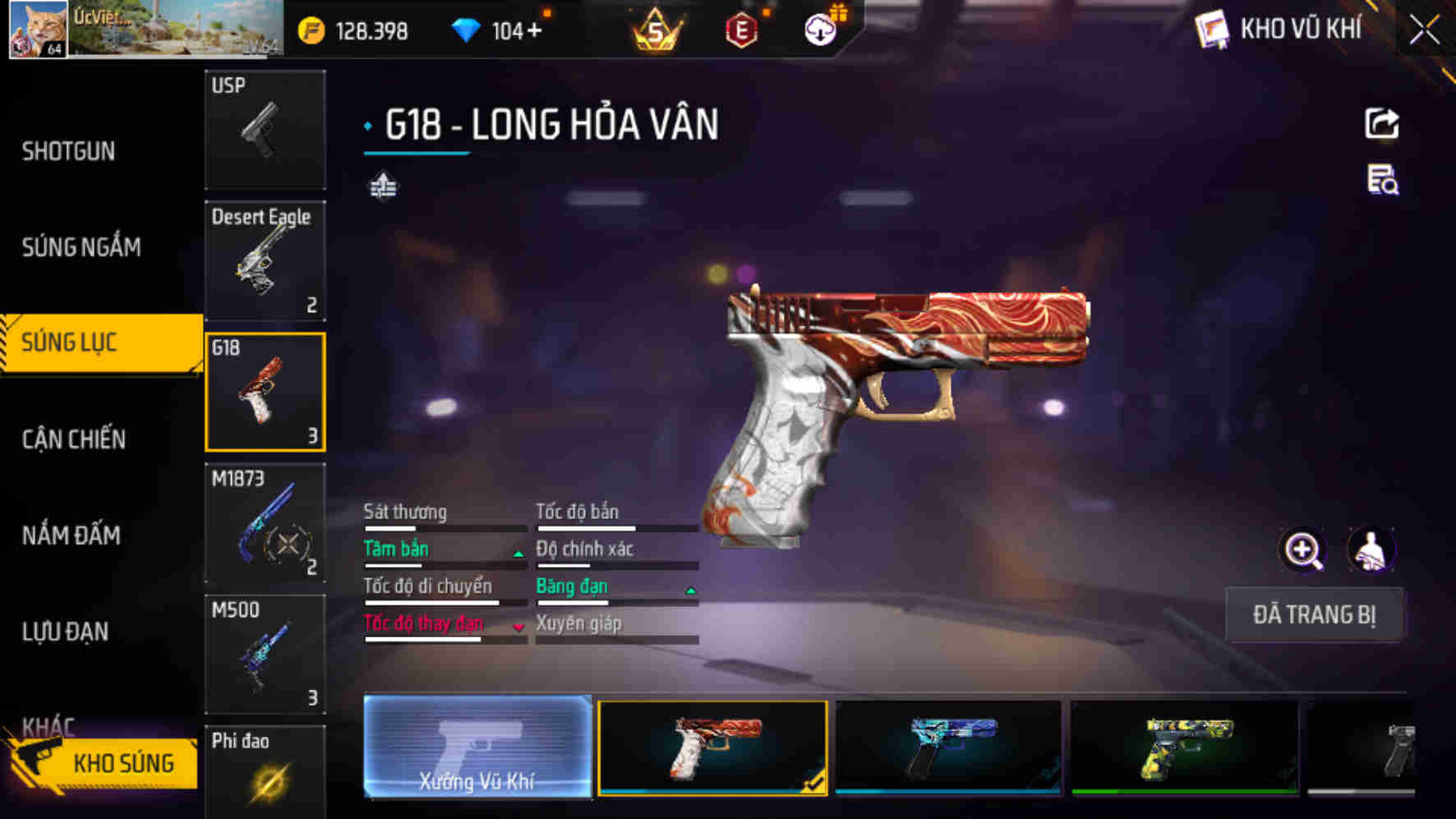Zoom in with the magnifier icon
Image resolution: width=1456 pixels, height=819 pixels.
(1303, 550)
